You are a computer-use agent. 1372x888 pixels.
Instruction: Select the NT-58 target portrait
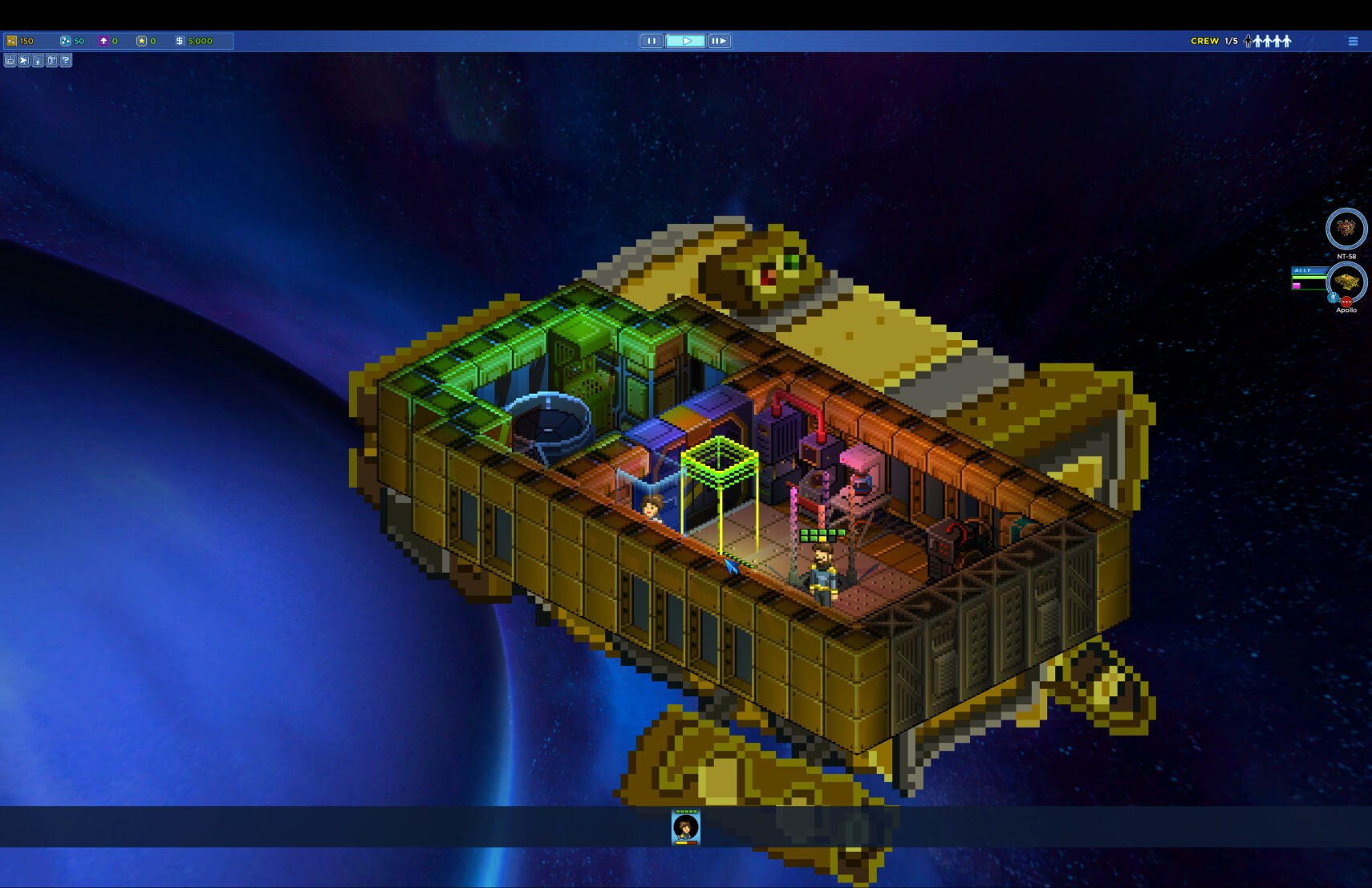point(1346,229)
